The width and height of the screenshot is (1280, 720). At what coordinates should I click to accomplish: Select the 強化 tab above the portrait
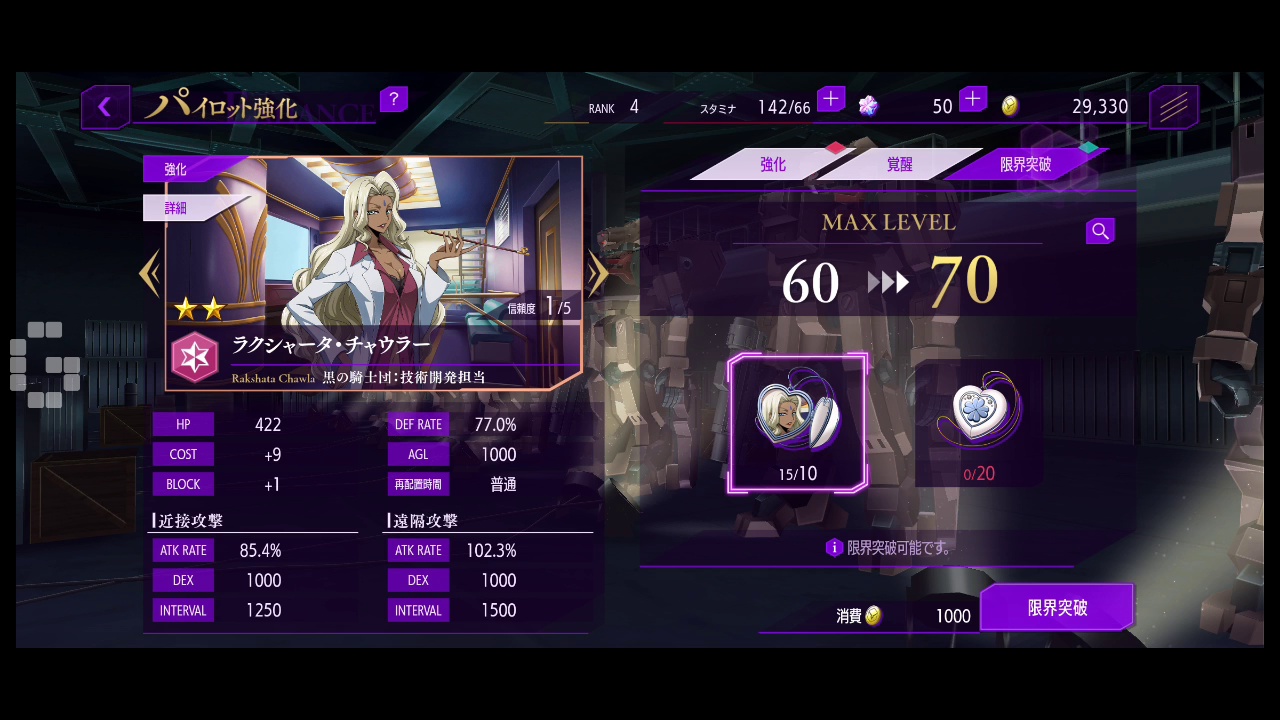(x=176, y=169)
